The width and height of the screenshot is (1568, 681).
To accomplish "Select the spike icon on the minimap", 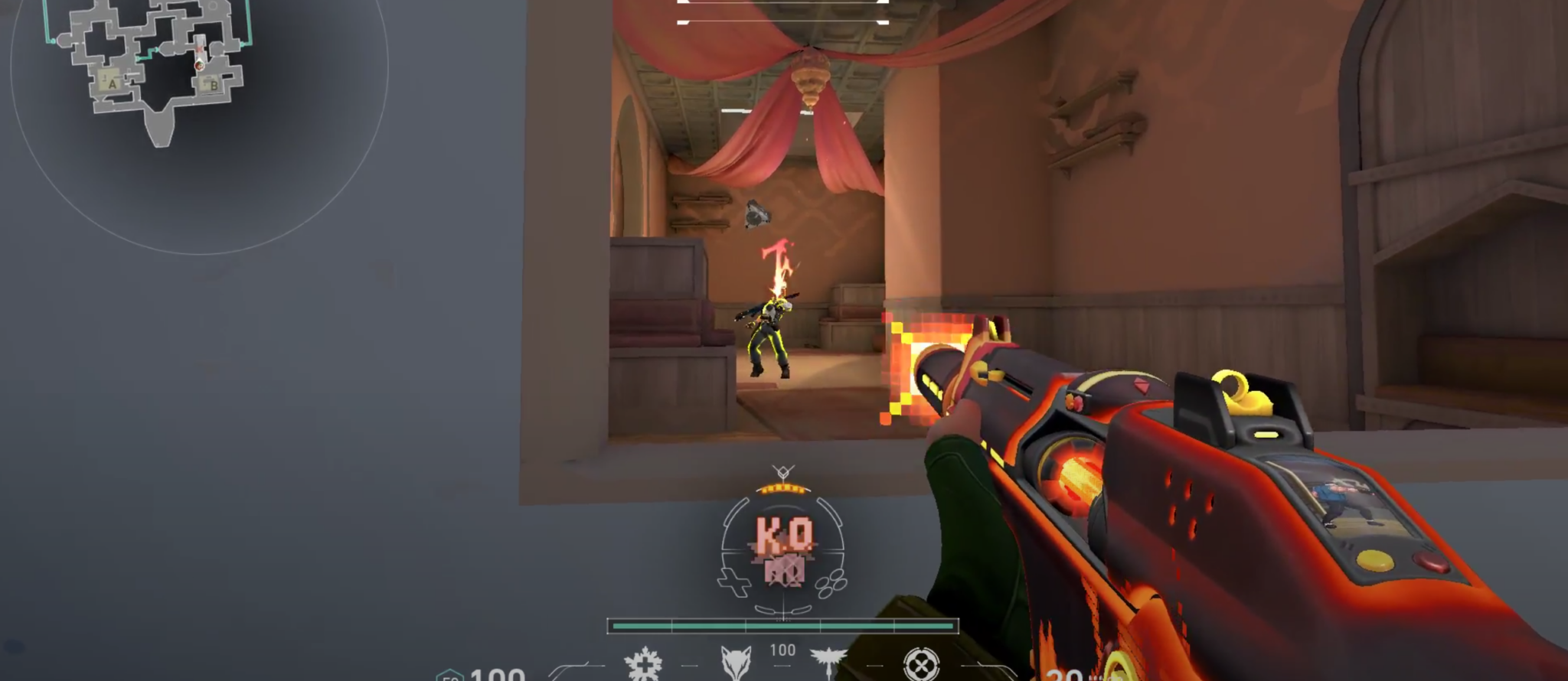I will coord(199,49).
